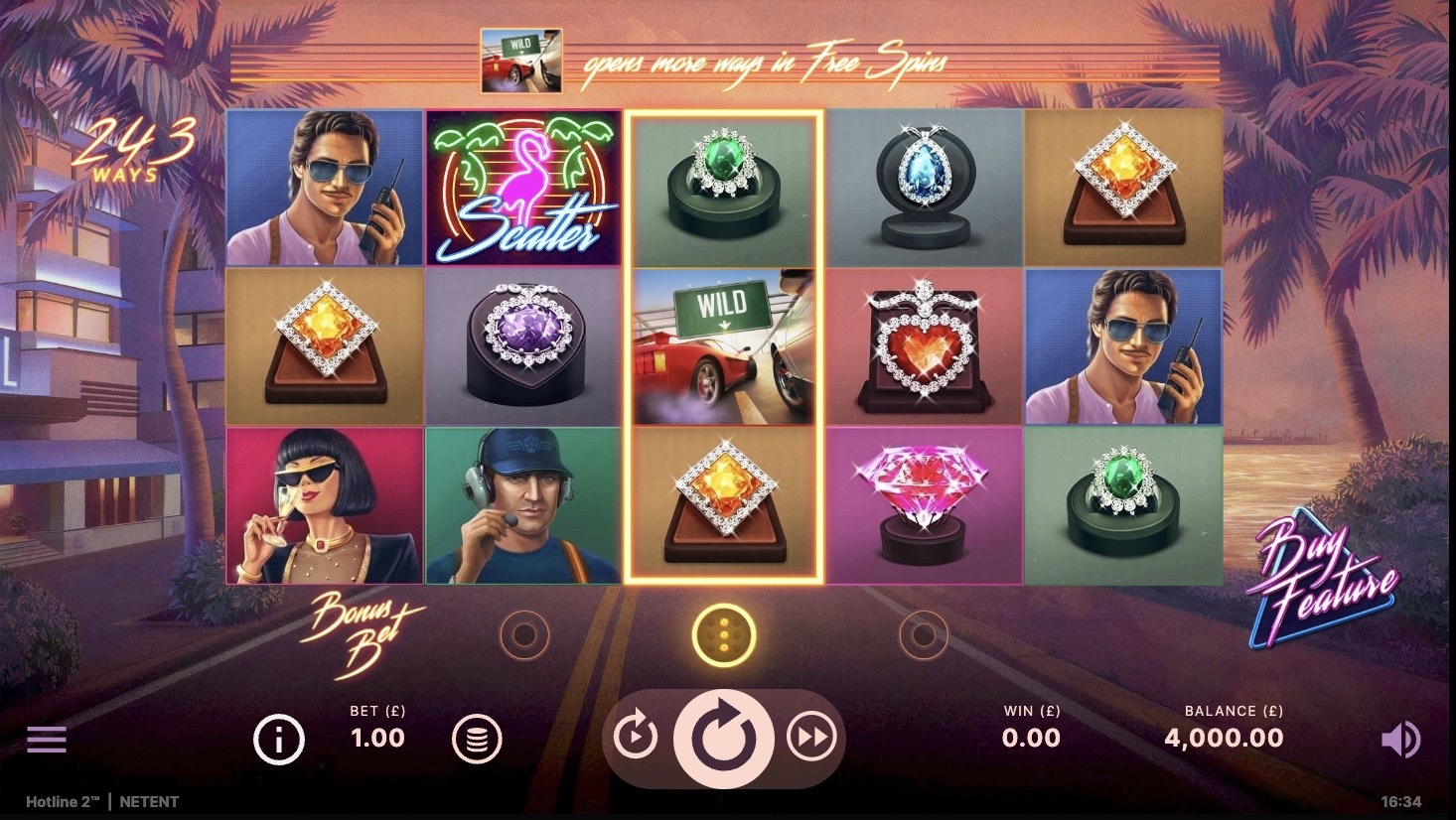Mute the game sound
Screen dimensions: 1456x820
[1400, 740]
